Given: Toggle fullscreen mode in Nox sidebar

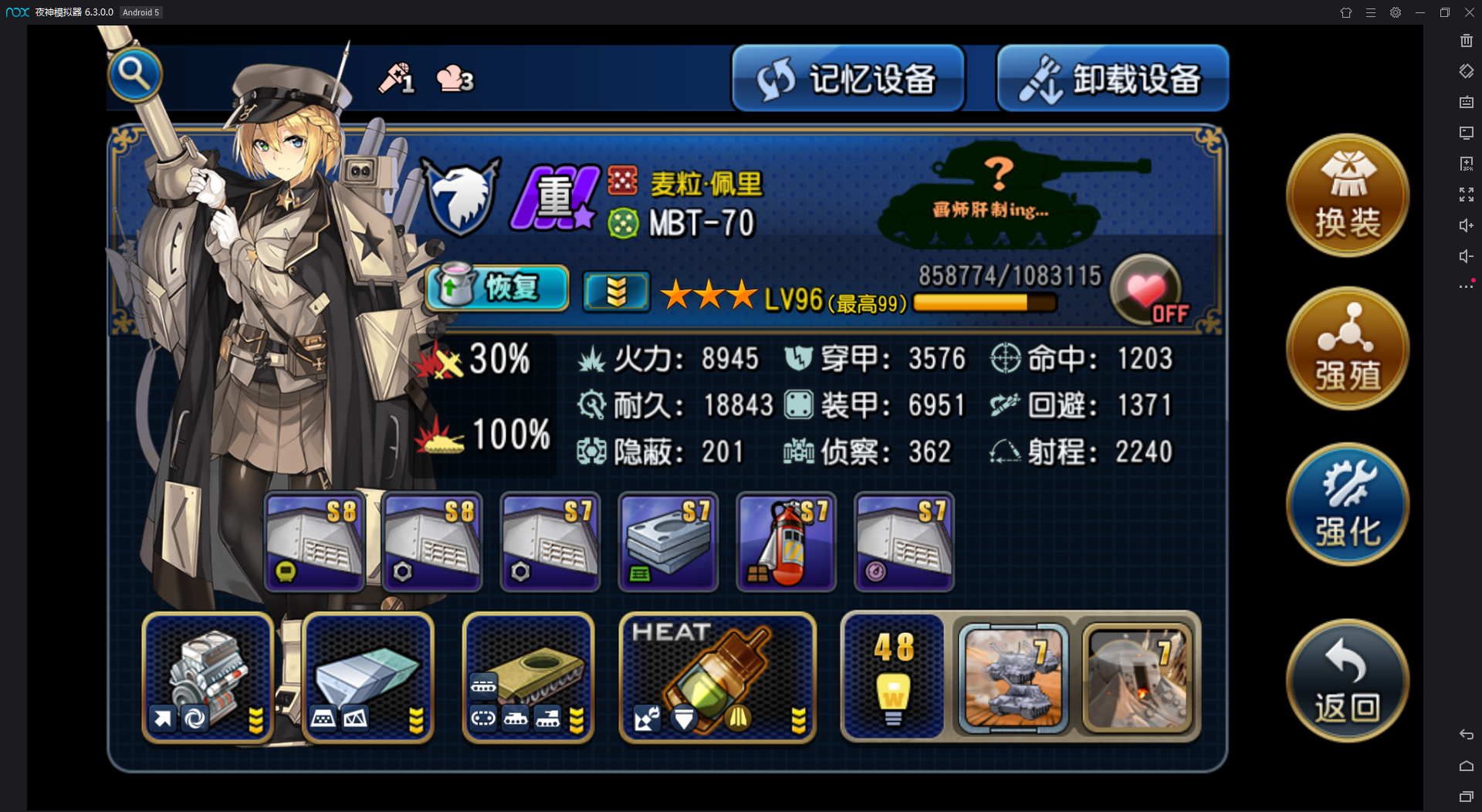Looking at the screenshot, I should [1466, 194].
